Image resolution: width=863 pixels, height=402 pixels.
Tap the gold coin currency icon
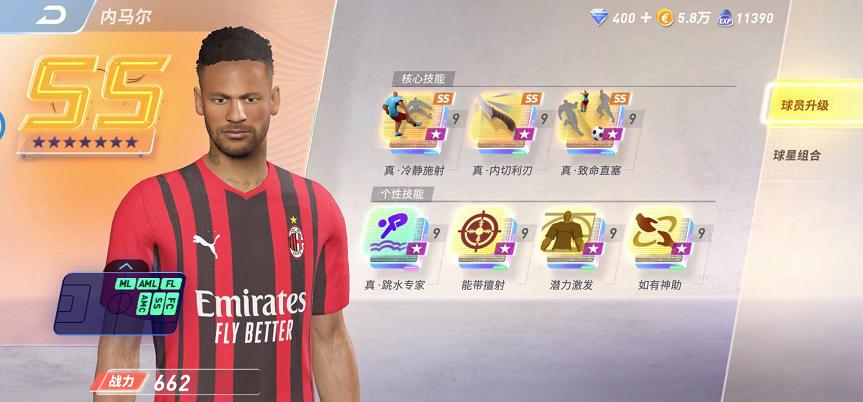pyautogui.click(x=664, y=17)
